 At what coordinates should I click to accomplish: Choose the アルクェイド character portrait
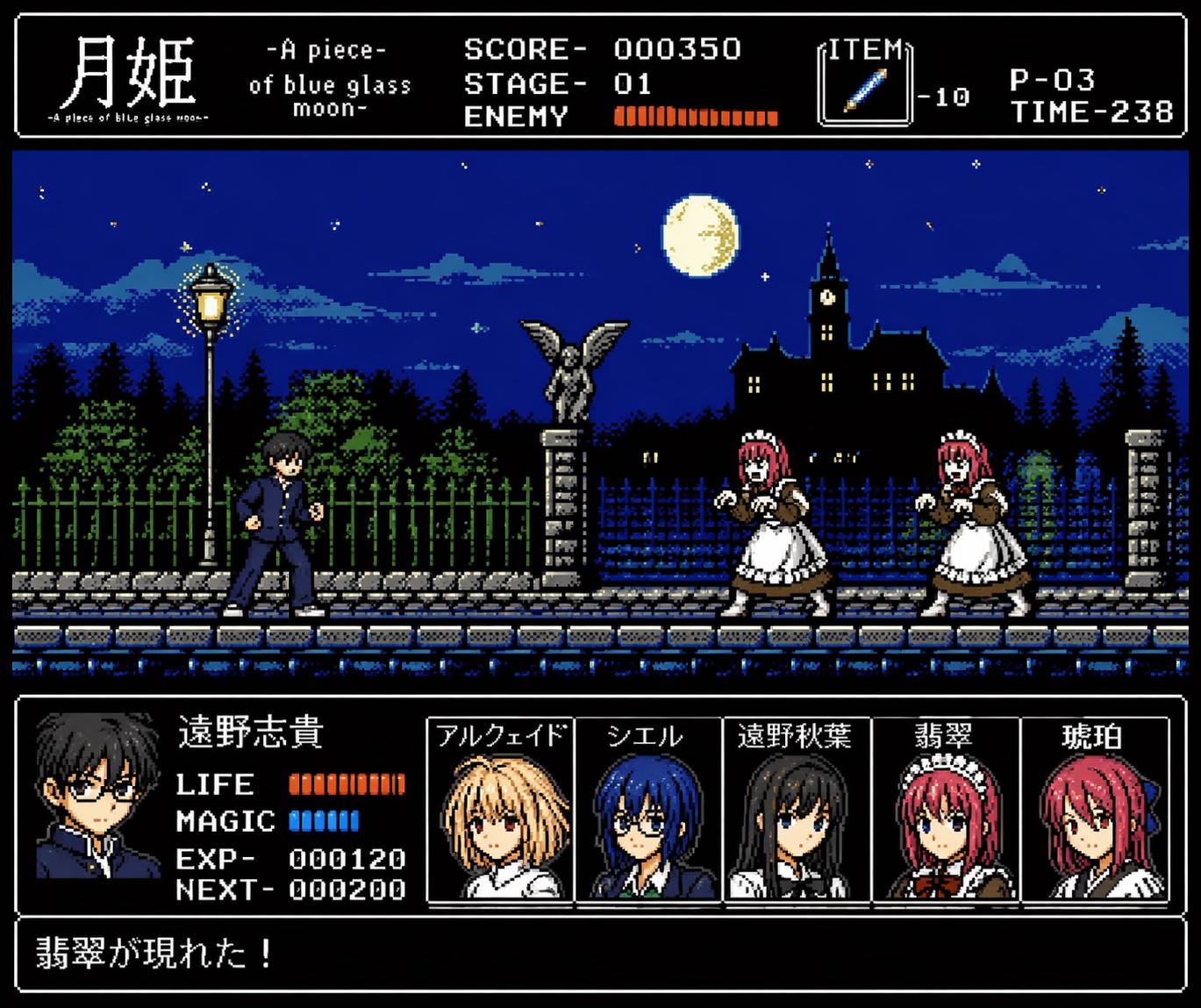[x=500, y=811]
